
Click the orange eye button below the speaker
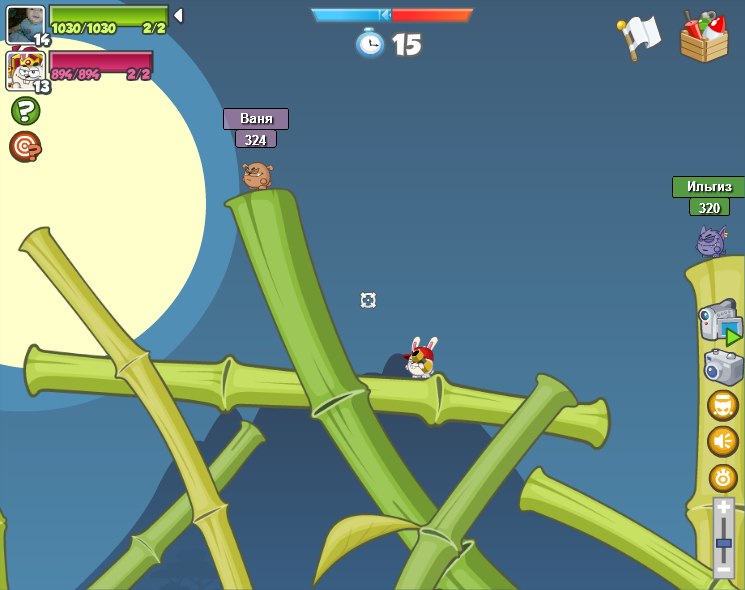click(x=722, y=477)
